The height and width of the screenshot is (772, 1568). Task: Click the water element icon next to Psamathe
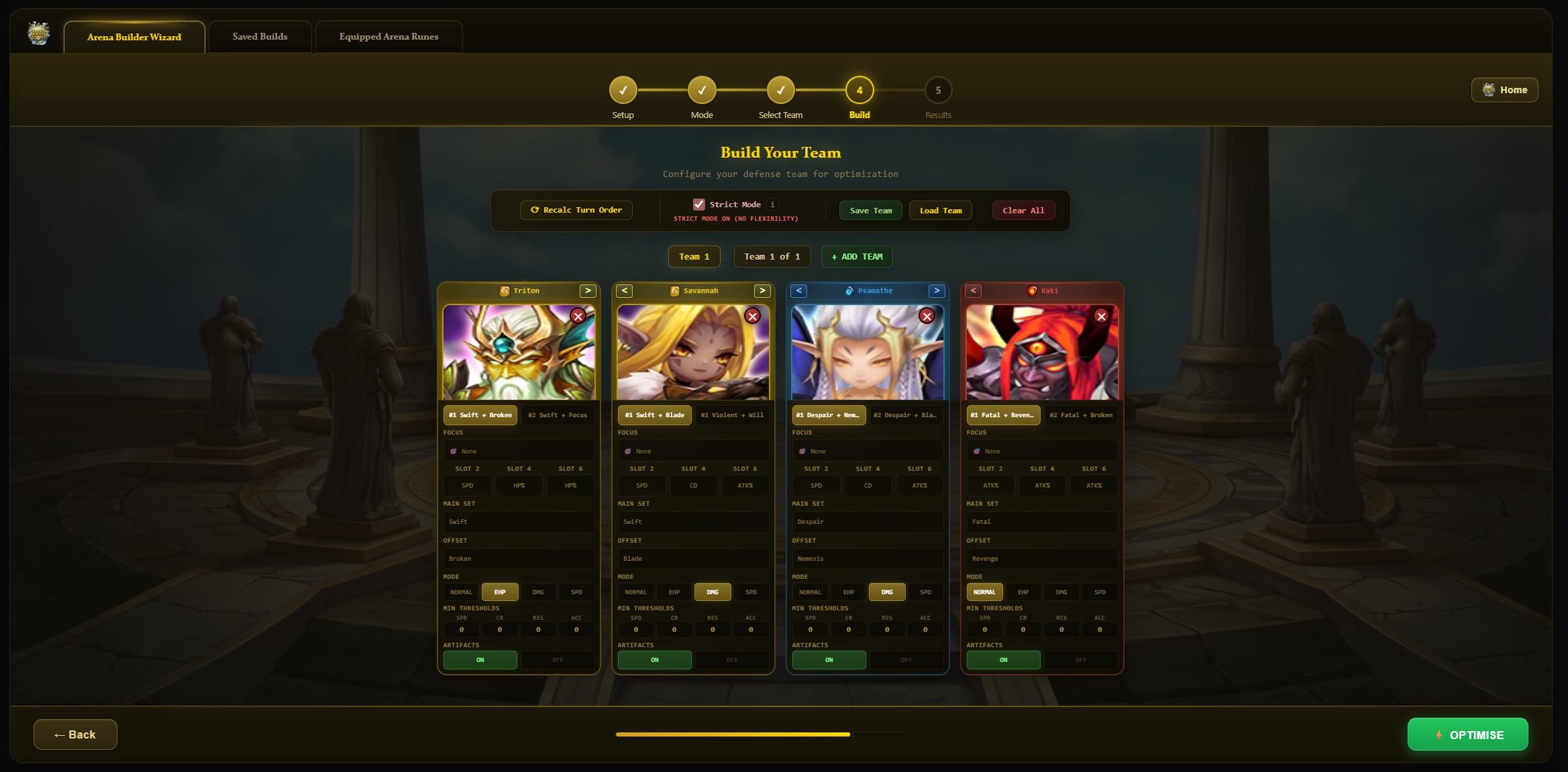(x=848, y=290)
